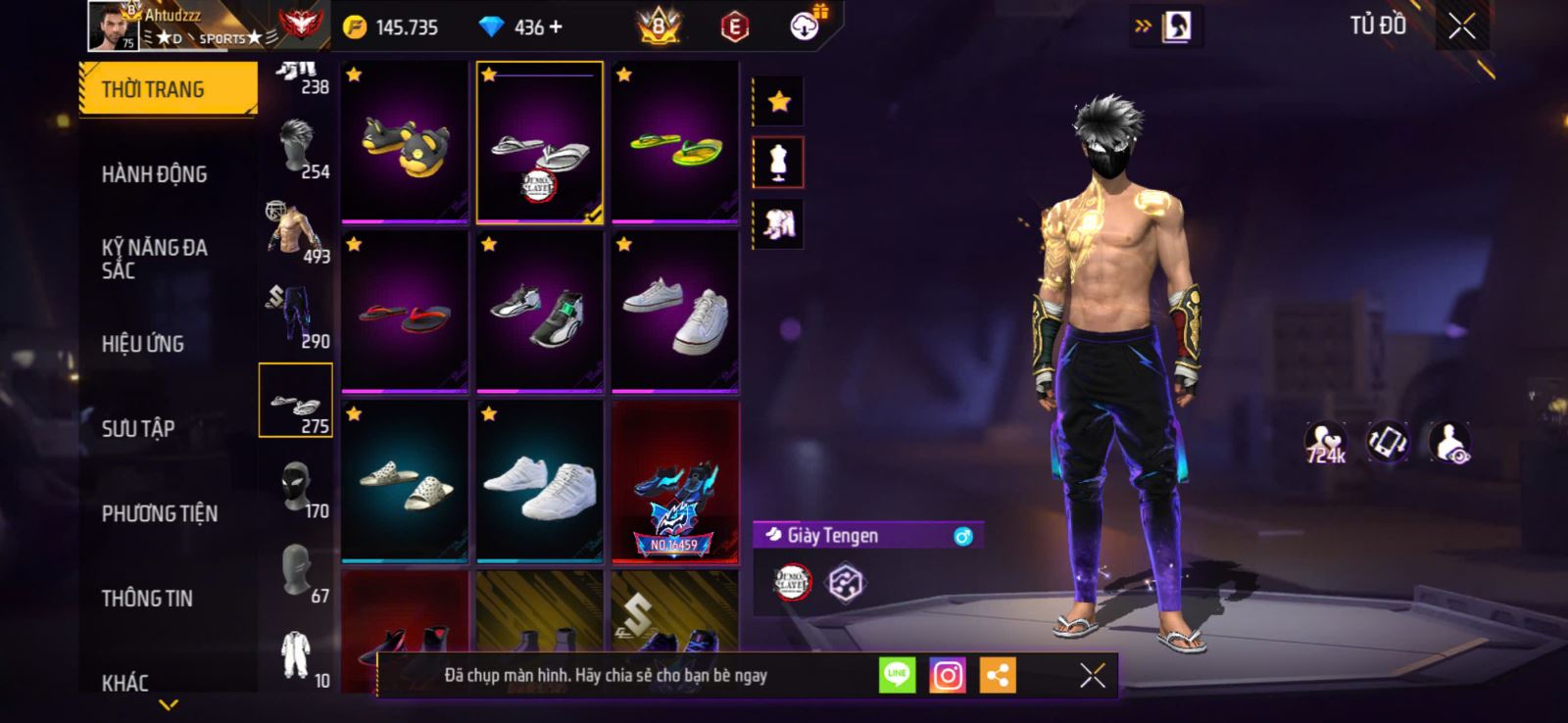Open the Thông Tin tab

point(147,598)
